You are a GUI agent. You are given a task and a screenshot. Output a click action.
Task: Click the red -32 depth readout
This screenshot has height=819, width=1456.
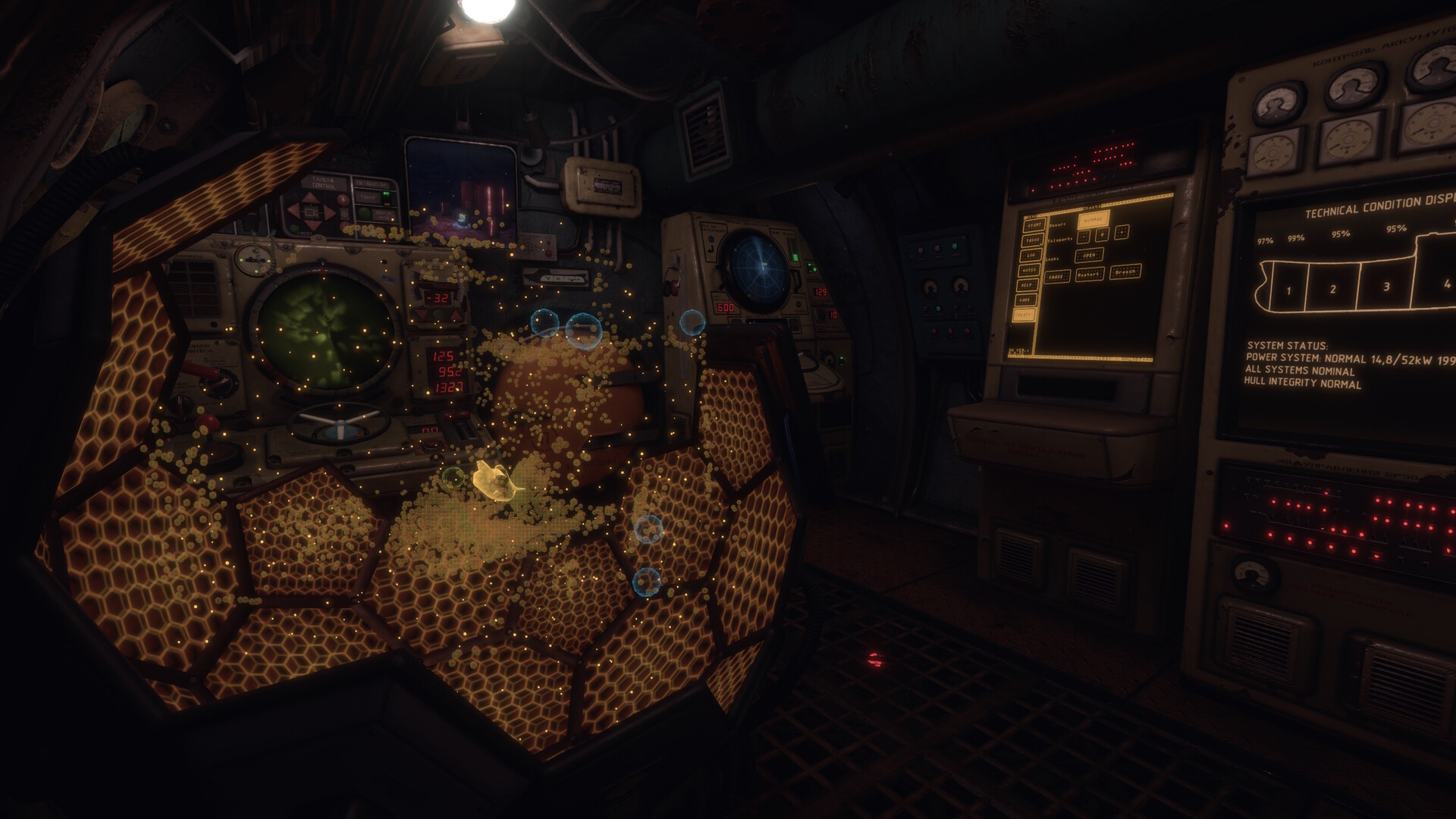tap(438, 297)
